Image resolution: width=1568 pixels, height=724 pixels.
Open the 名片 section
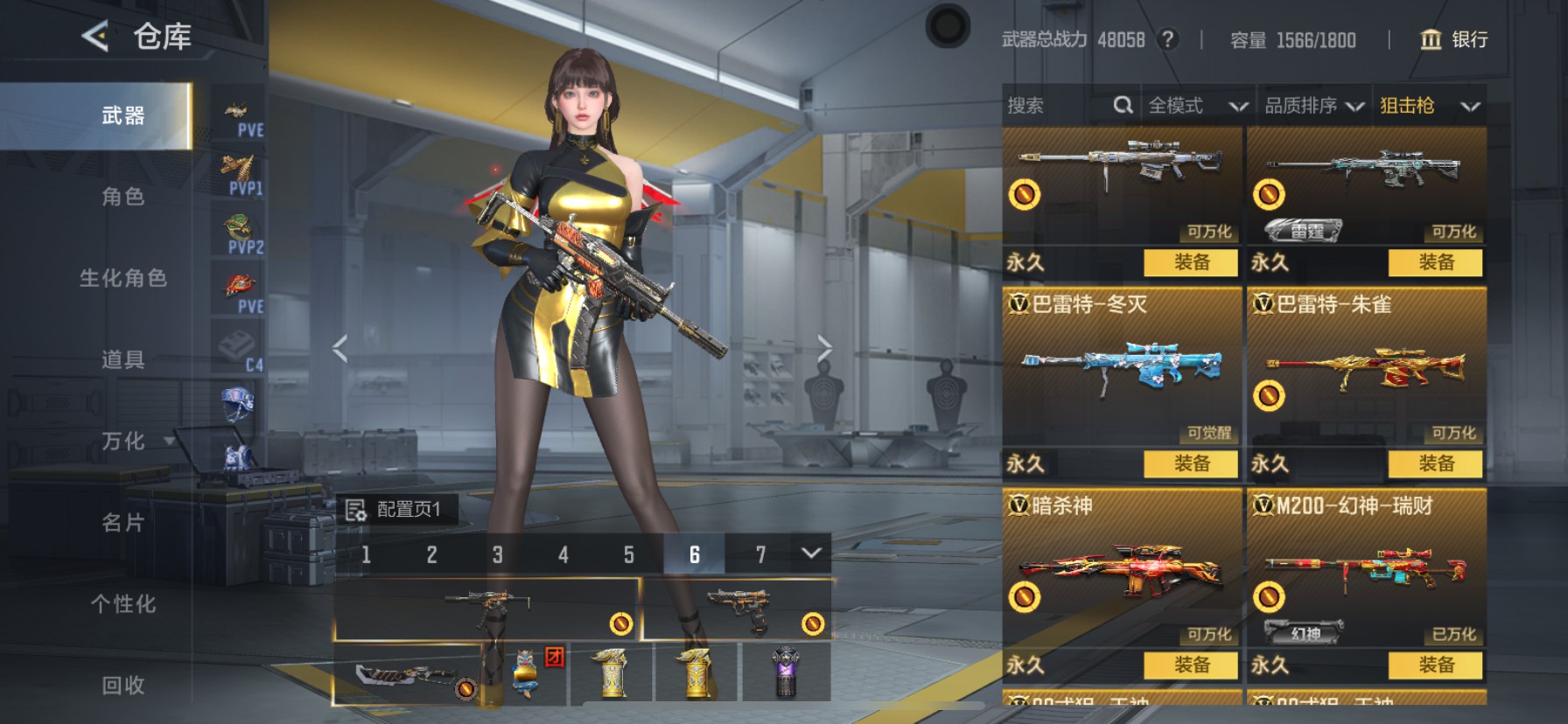point(122,523)
